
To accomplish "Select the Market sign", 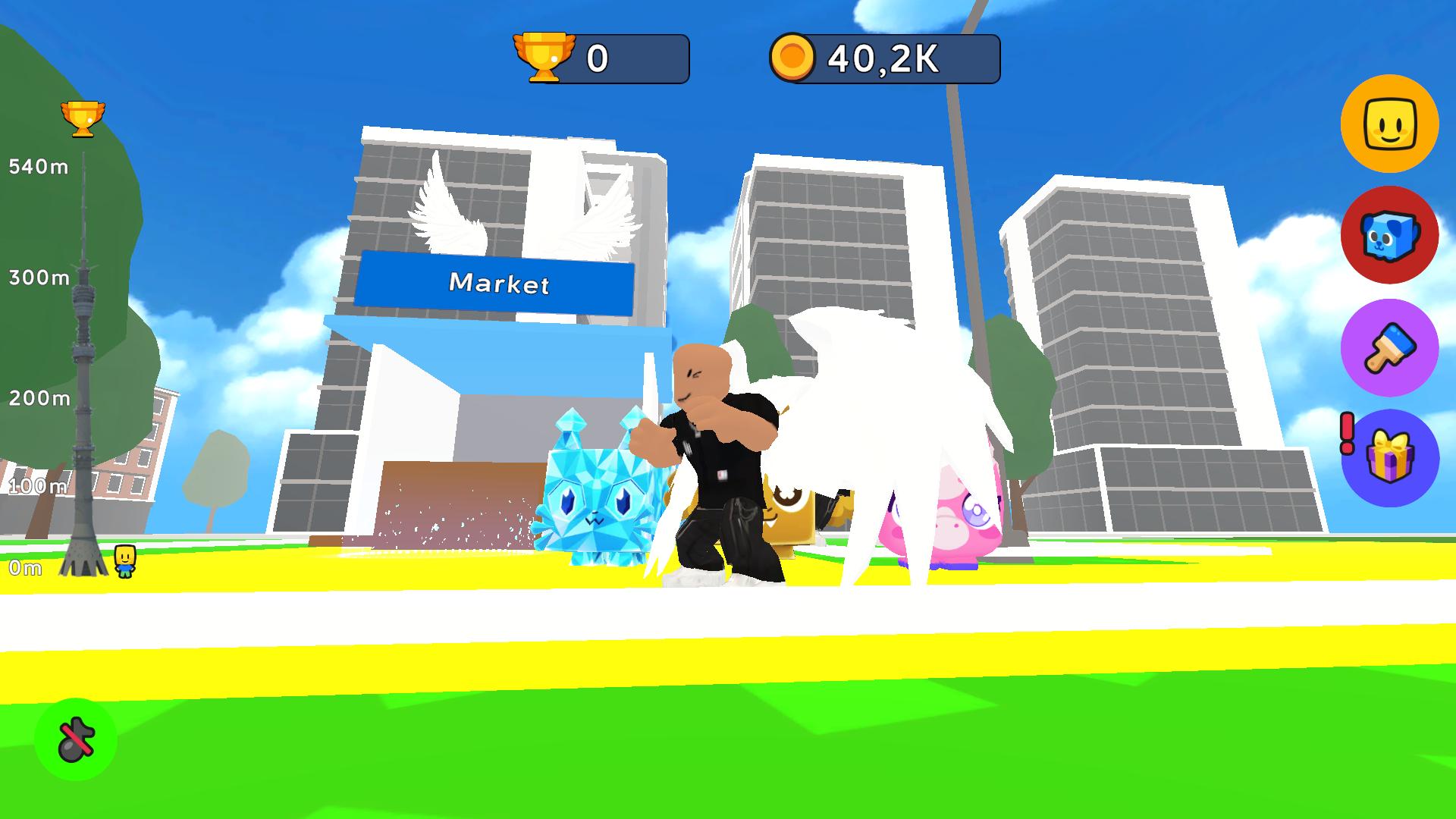I will tap(500, 285).
